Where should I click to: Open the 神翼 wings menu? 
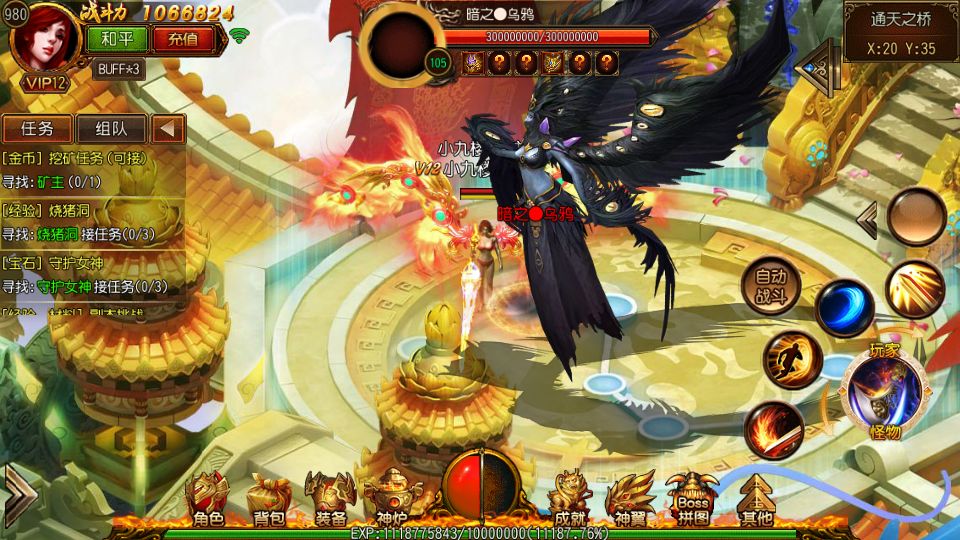[630, 498]
